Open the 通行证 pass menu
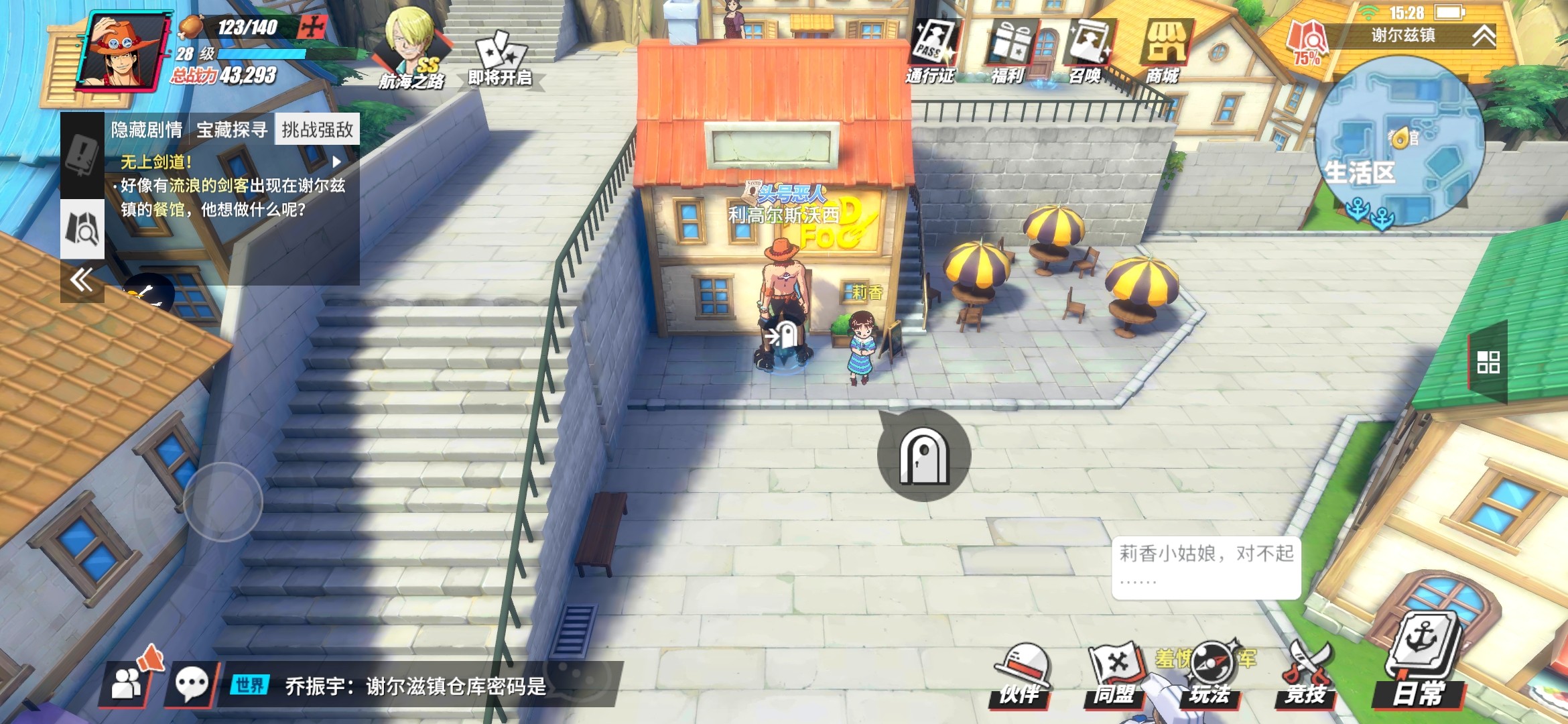1568x724 pixels. [931, 51]
